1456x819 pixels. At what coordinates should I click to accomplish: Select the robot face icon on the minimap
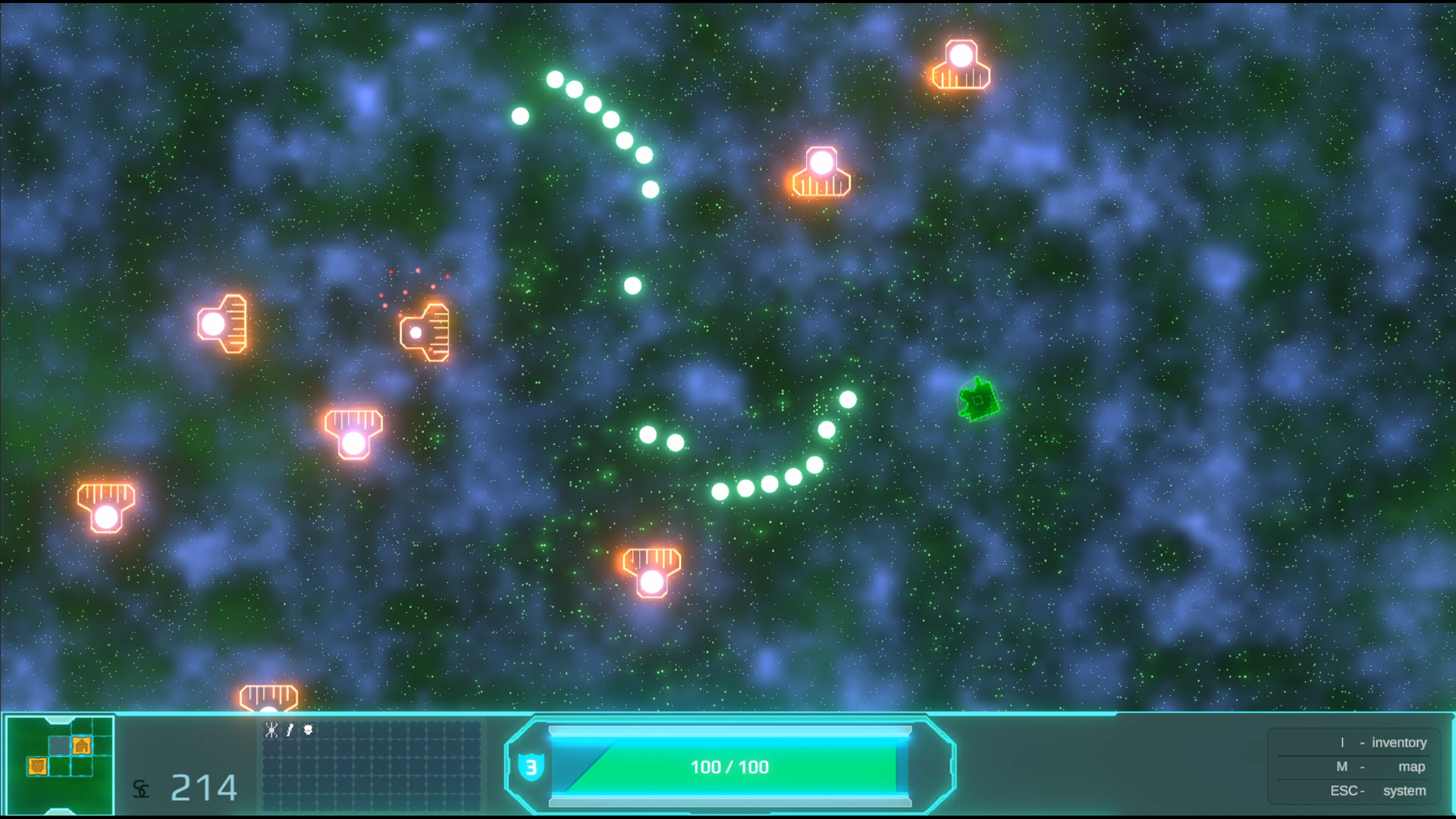click(x=37, y=767)
